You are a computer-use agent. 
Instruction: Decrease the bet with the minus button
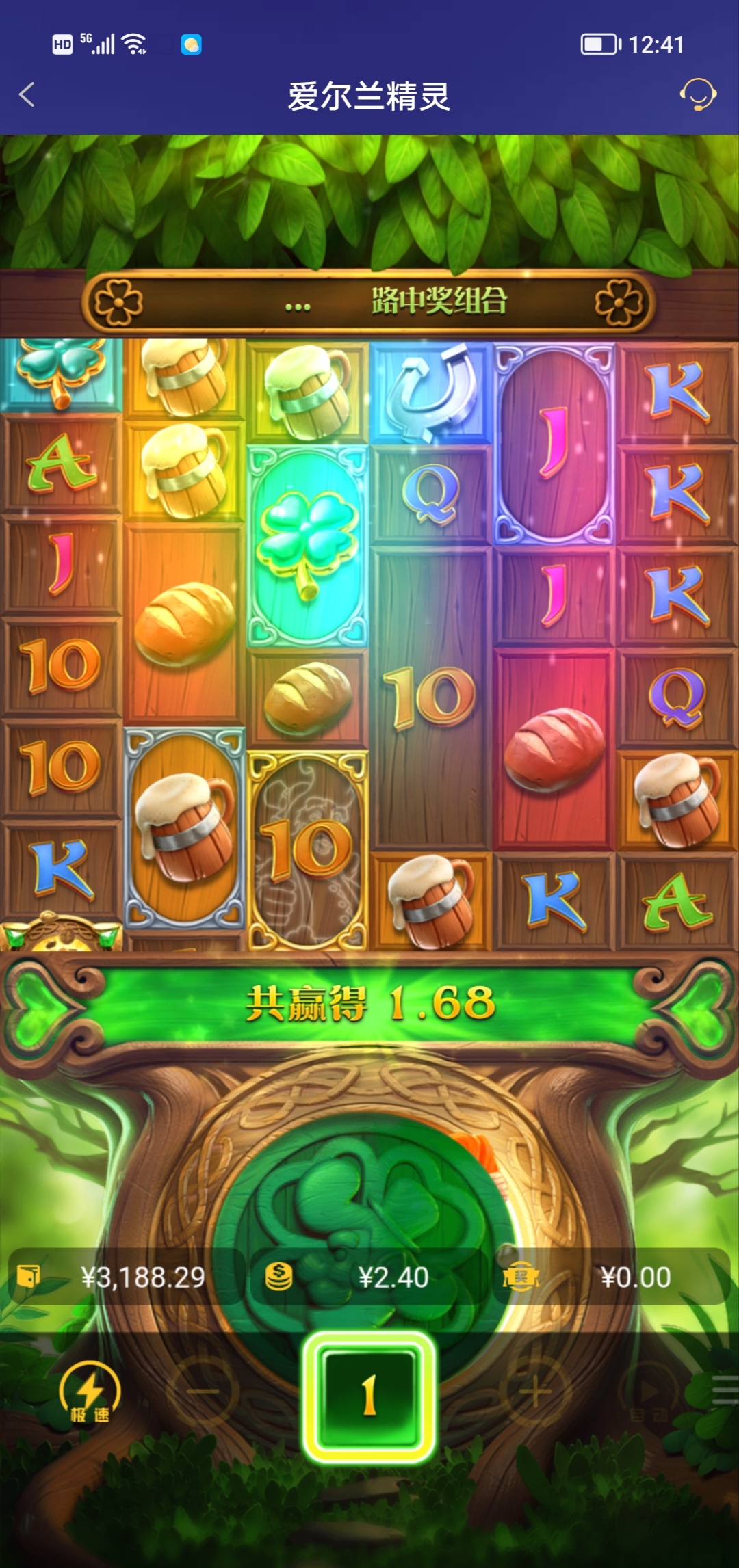coord(203,1391)
